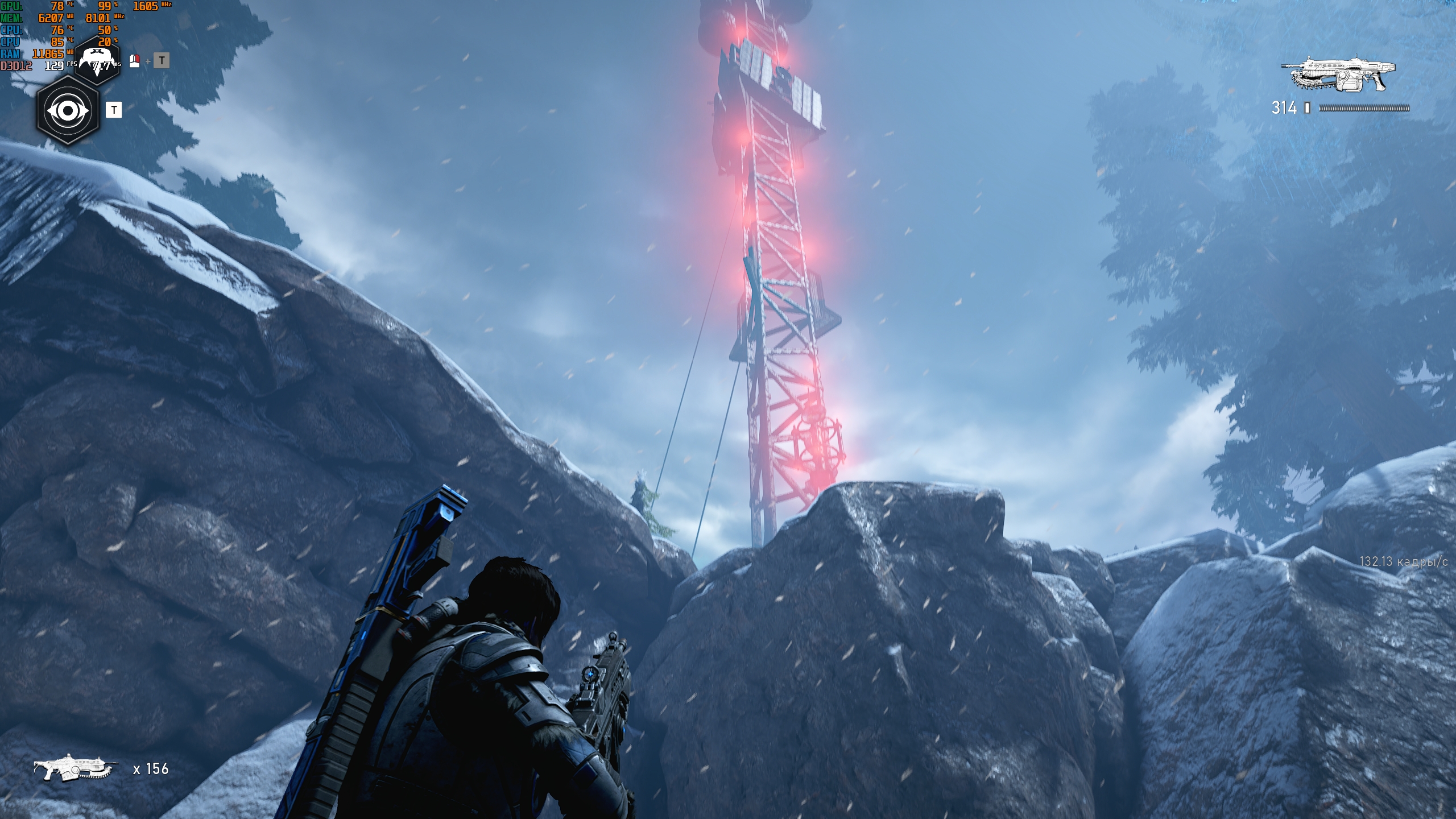Select the small upper hexagon ability icon
The height and width of the screenshot is (819, 1456).
[98, 60]
